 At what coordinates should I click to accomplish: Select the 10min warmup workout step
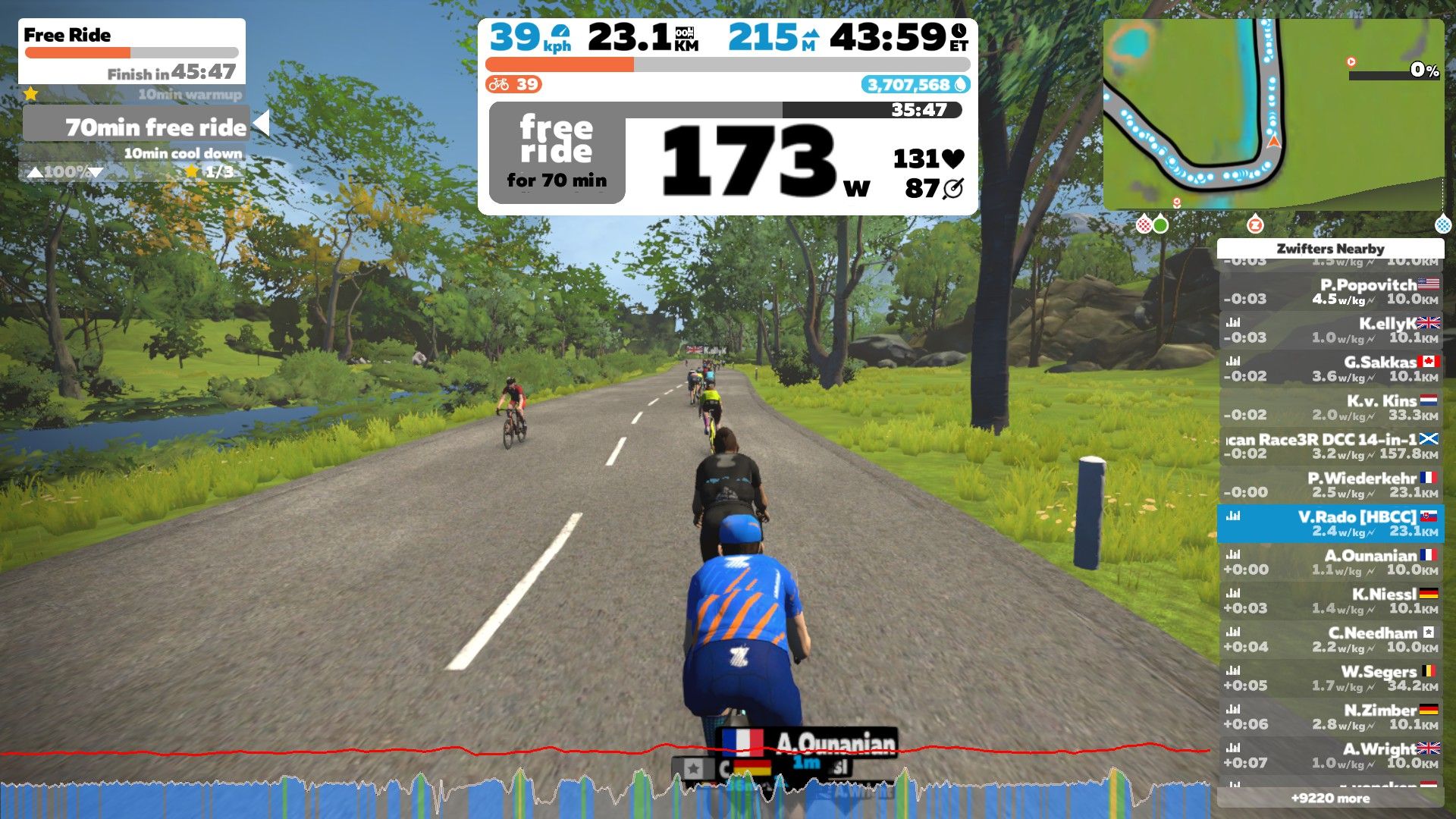(x=190, y=95)
